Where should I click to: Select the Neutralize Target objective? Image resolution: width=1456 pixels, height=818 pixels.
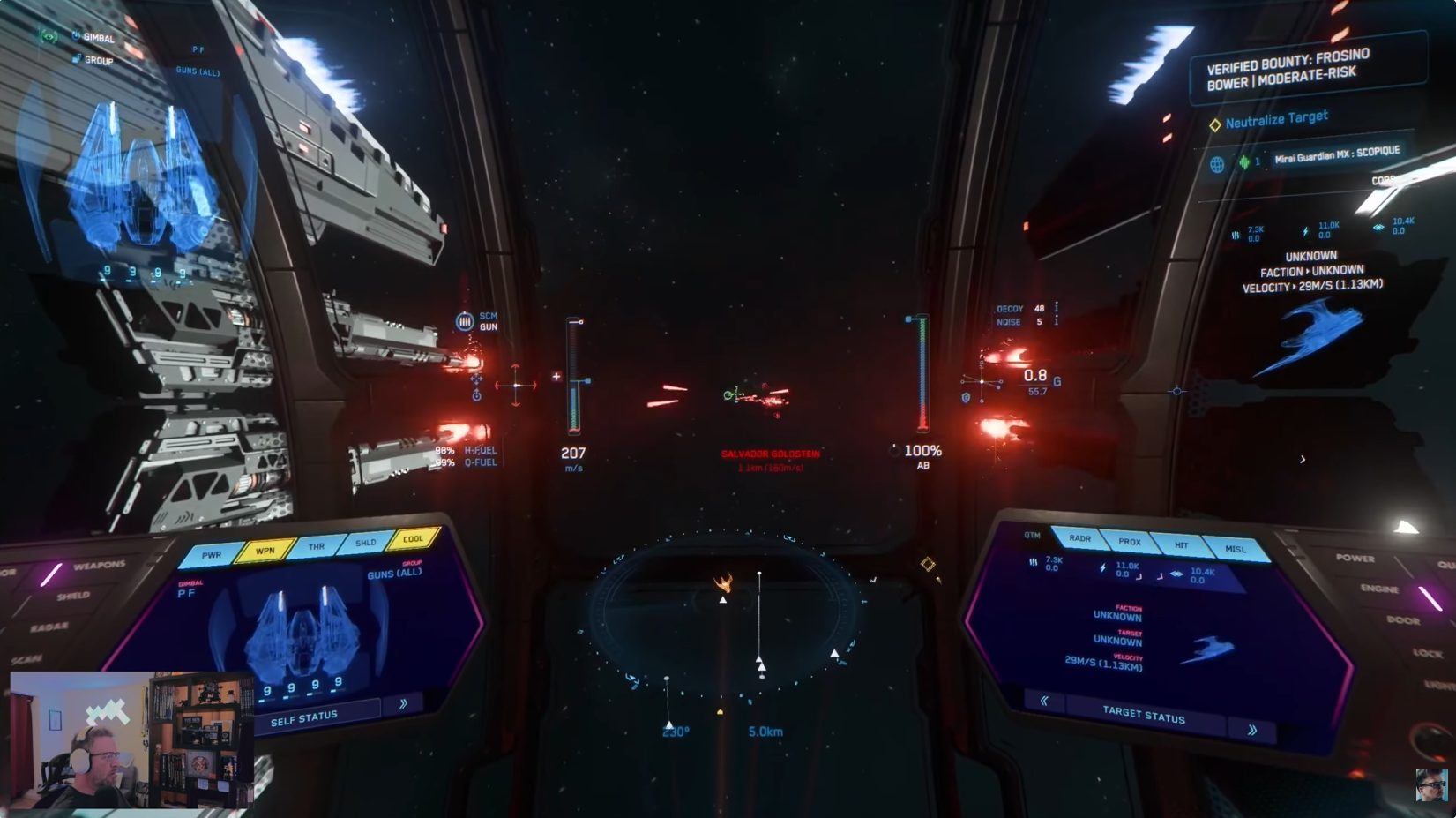click(1275, 119)
